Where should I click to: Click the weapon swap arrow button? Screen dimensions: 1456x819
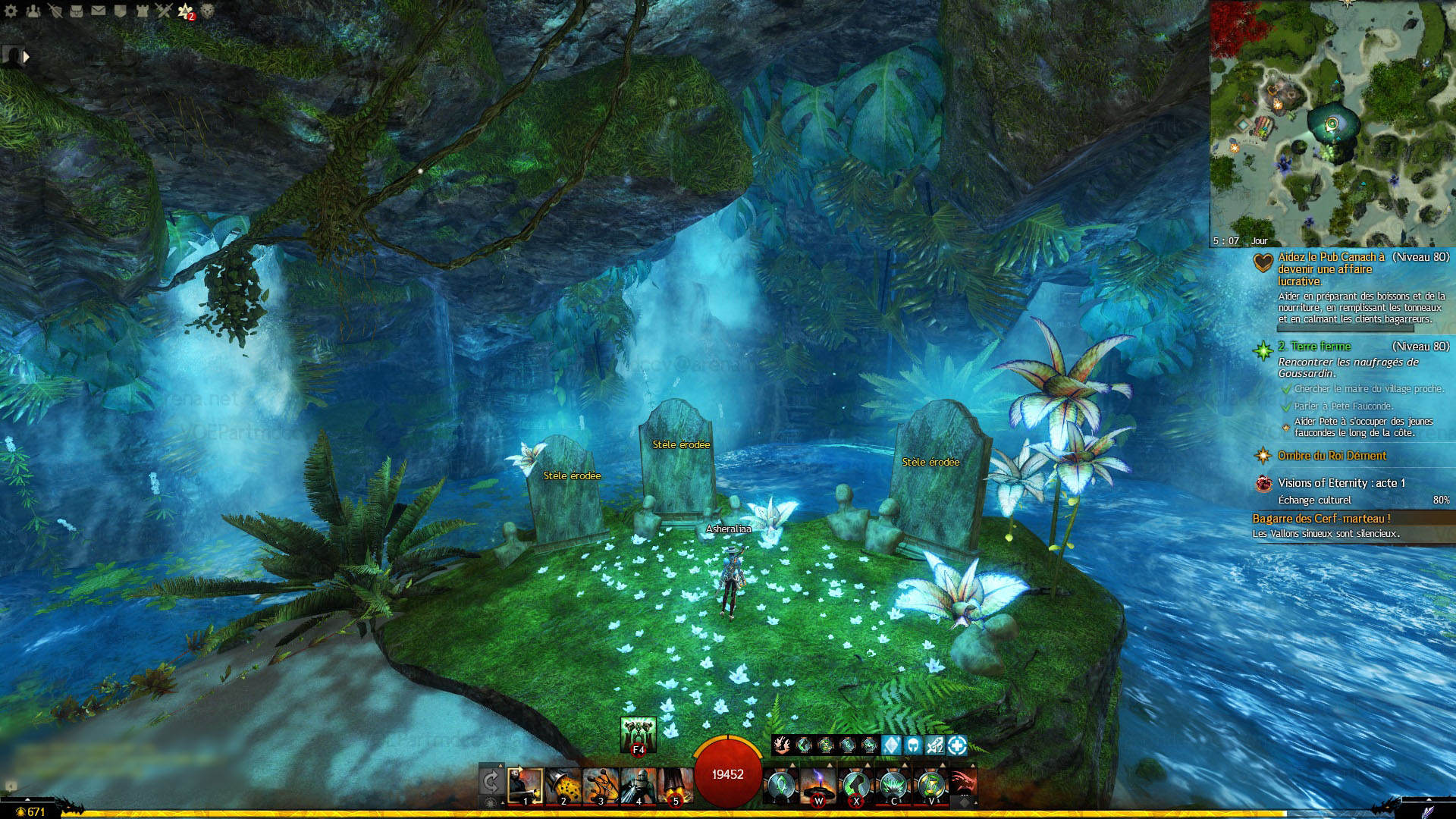(491, 780)
